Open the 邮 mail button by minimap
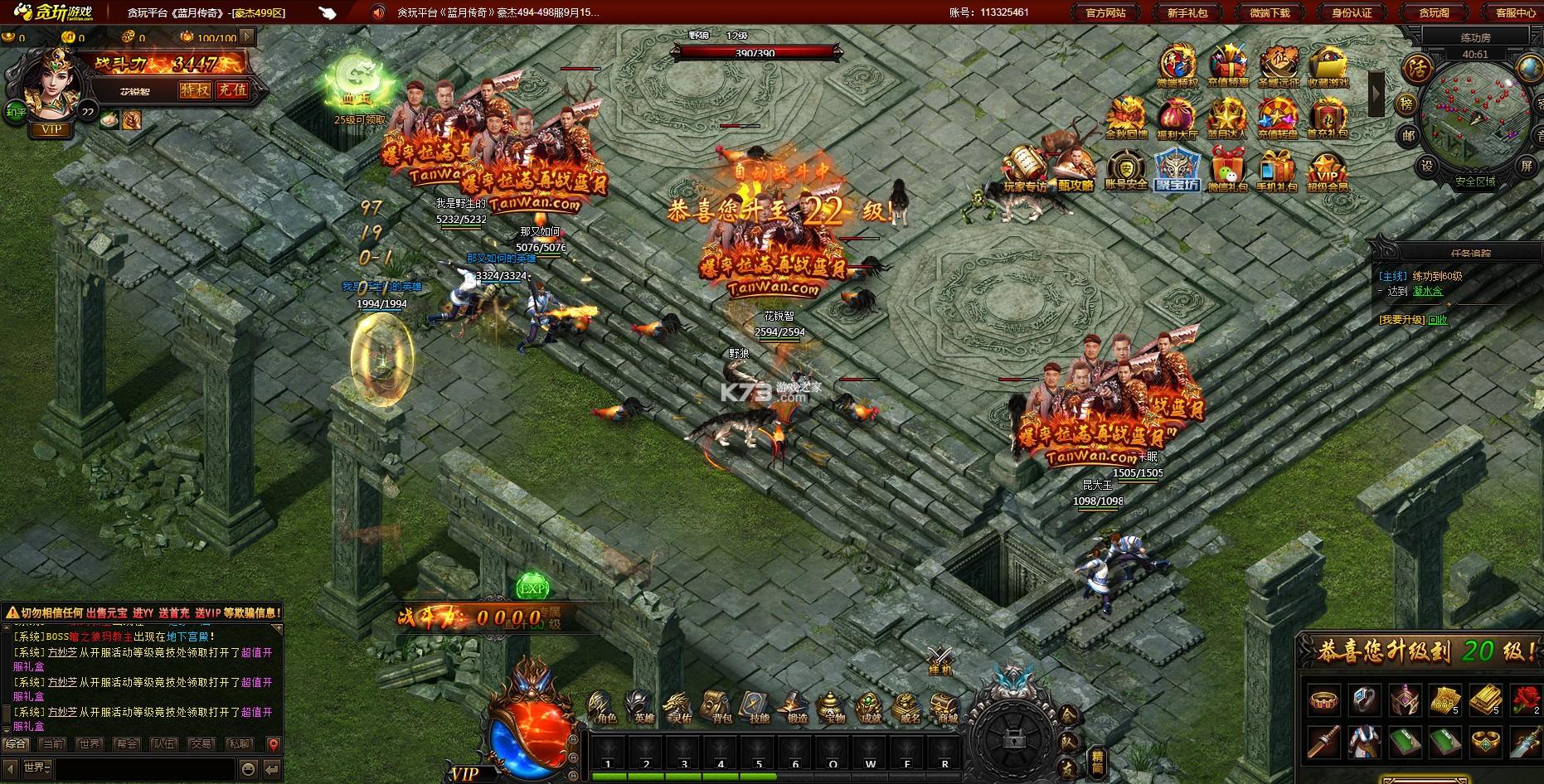The image size is (1544, 784). pyautogui.click(x=1409, y=134)
